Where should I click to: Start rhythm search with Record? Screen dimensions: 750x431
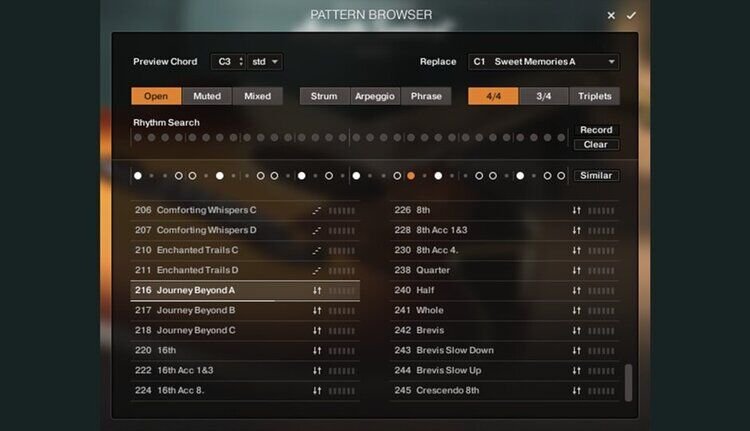click(596, 130)
